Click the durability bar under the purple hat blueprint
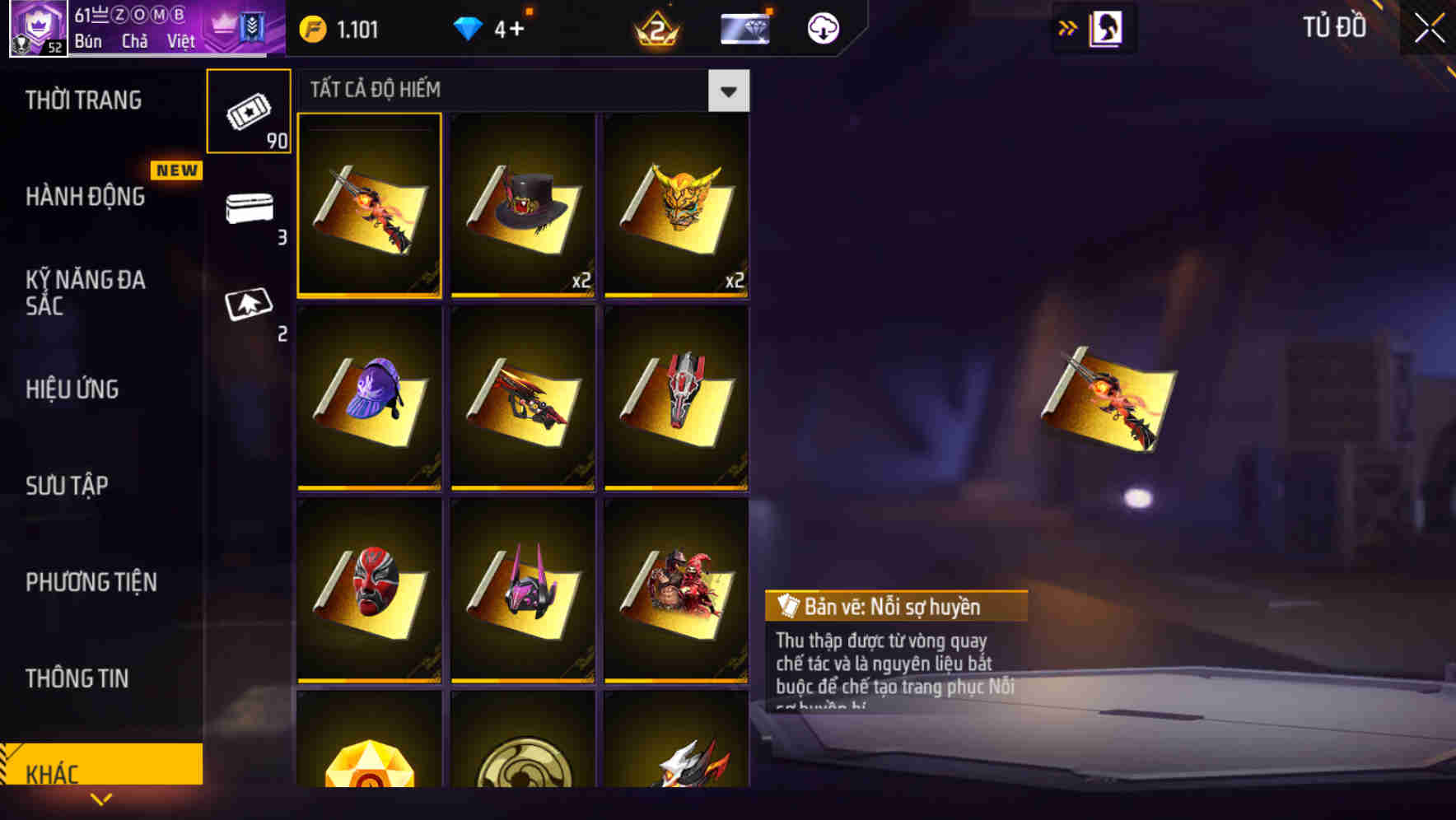 369,487
